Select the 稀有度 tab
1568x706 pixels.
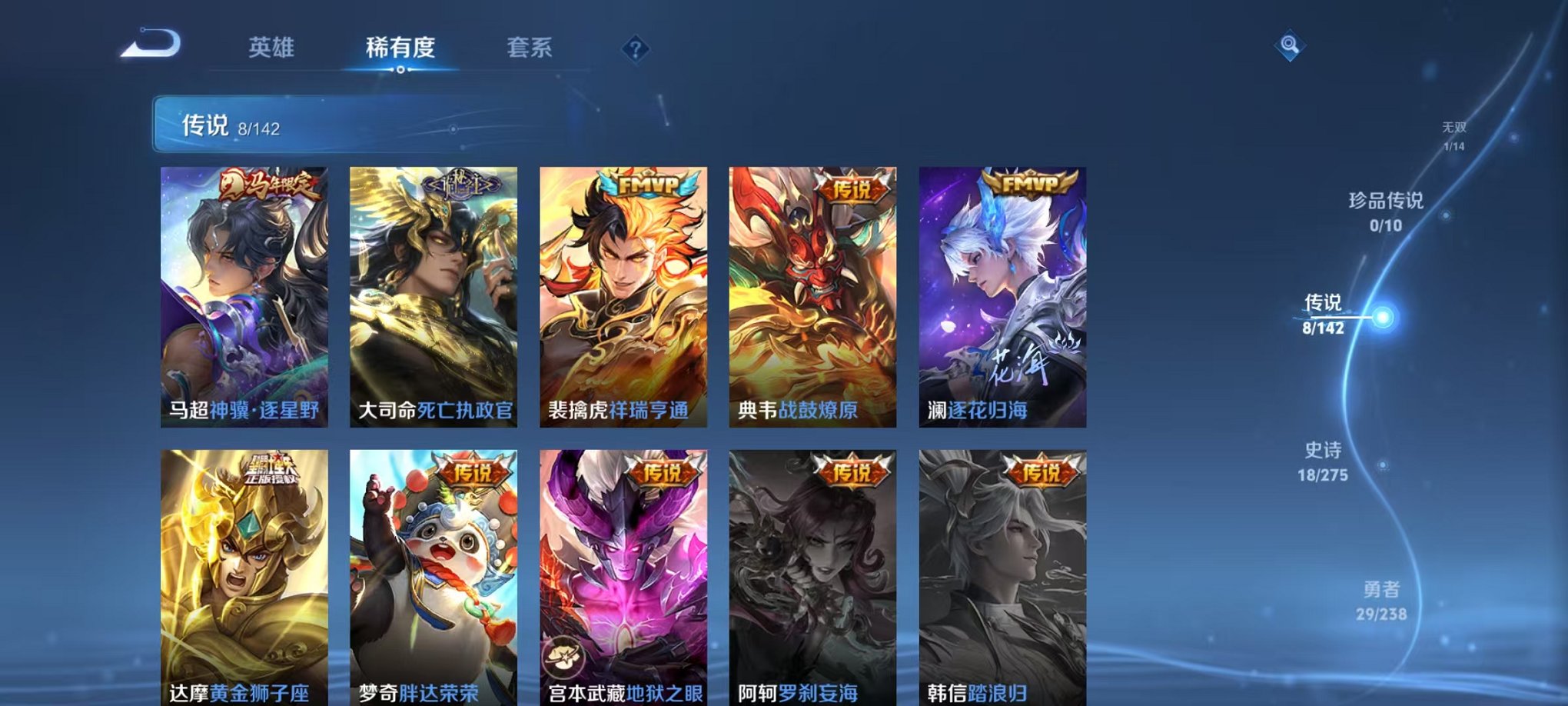[x=401, y=47]
